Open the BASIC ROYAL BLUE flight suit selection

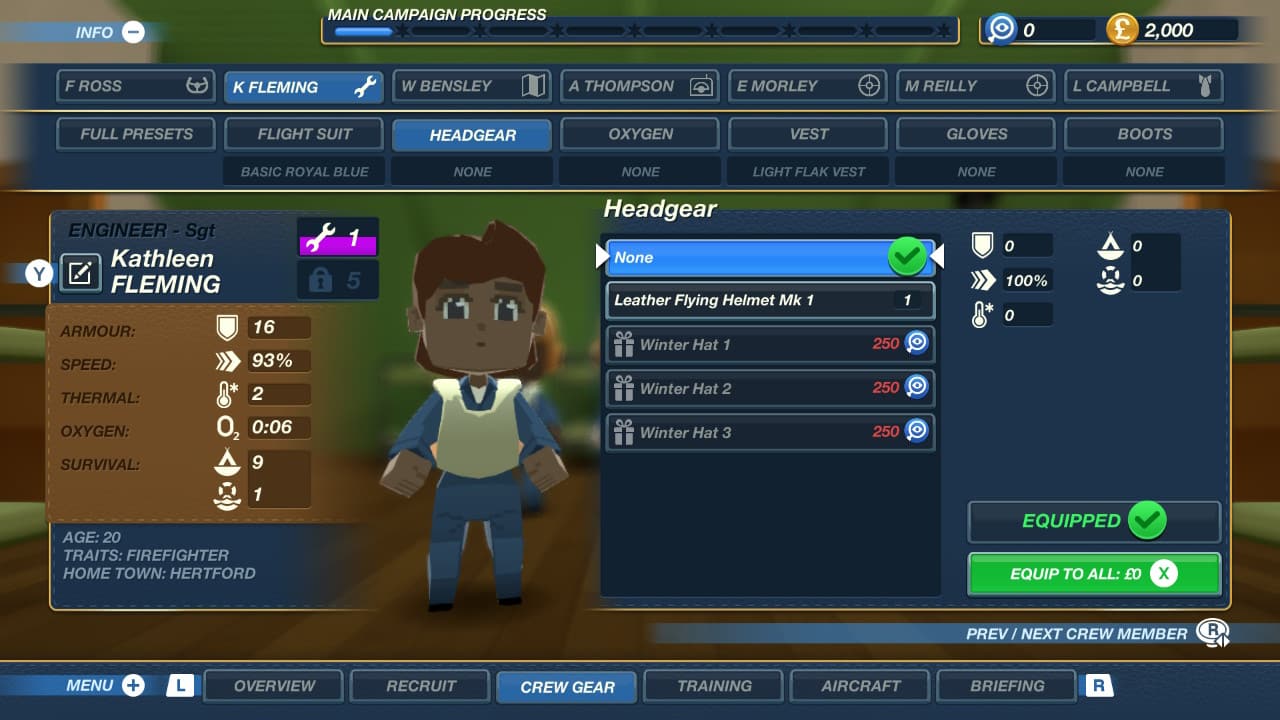(304, 171)
